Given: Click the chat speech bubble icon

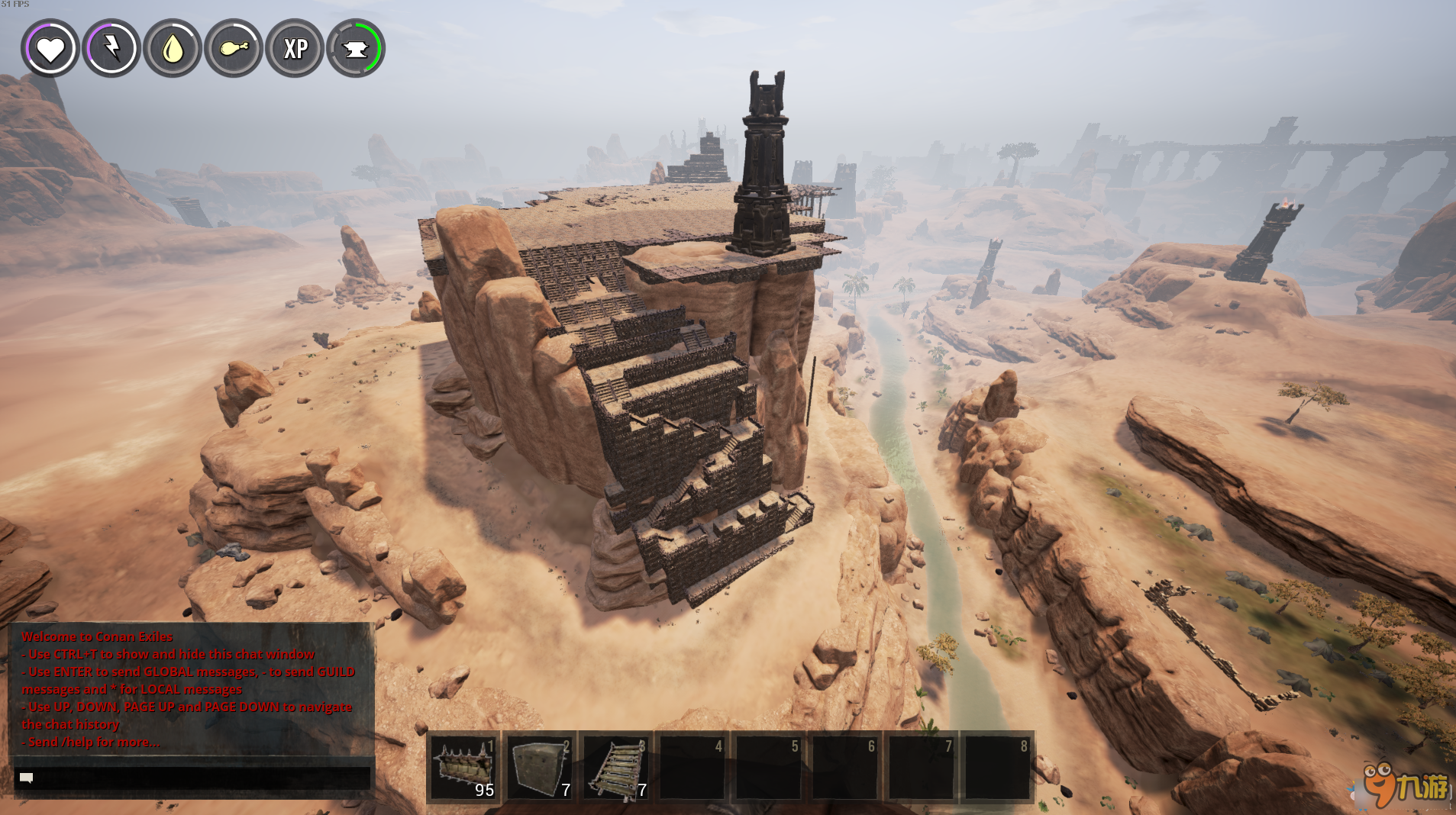Looking at the screenshot, I should point(25,777).
